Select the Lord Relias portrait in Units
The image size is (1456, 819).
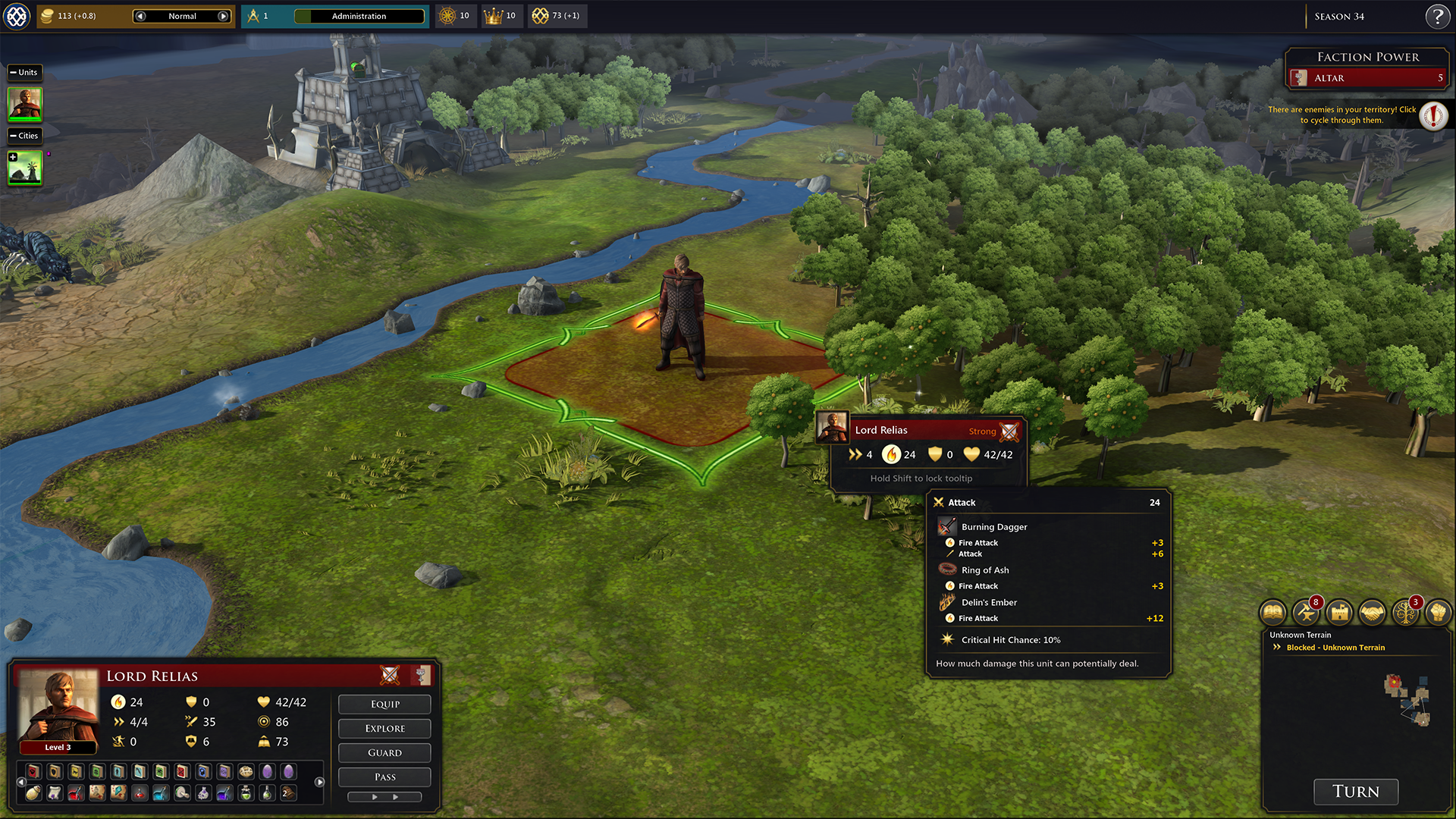pyautogui.click(x=25, y=104)
